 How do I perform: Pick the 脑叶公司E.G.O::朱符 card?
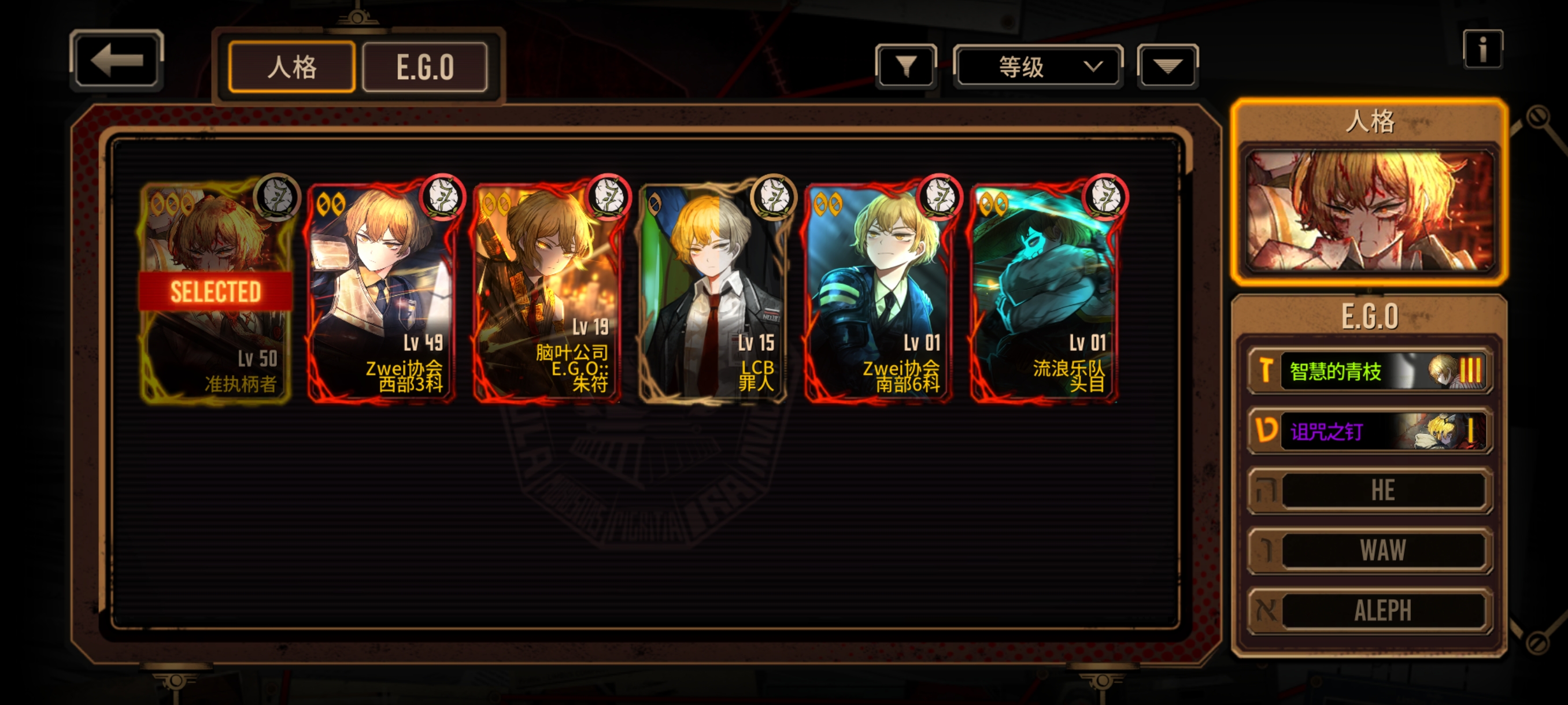pyautogui.click(x=547, y=292)
